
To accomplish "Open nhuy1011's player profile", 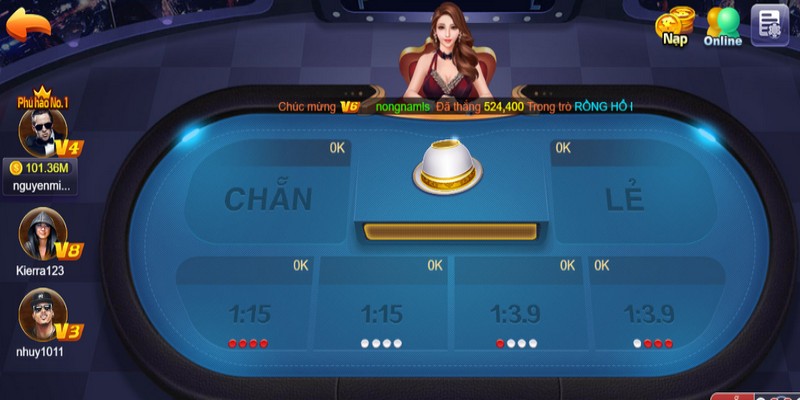I will coord(40,310).
